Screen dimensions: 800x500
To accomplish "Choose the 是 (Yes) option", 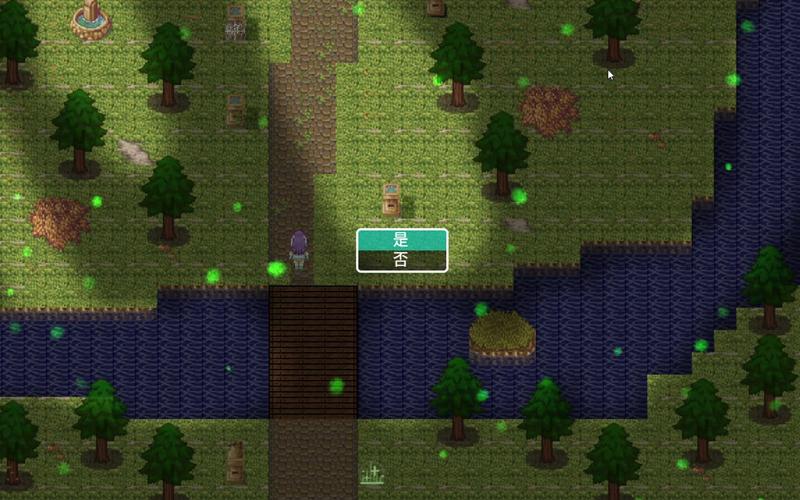I will 401,240.
